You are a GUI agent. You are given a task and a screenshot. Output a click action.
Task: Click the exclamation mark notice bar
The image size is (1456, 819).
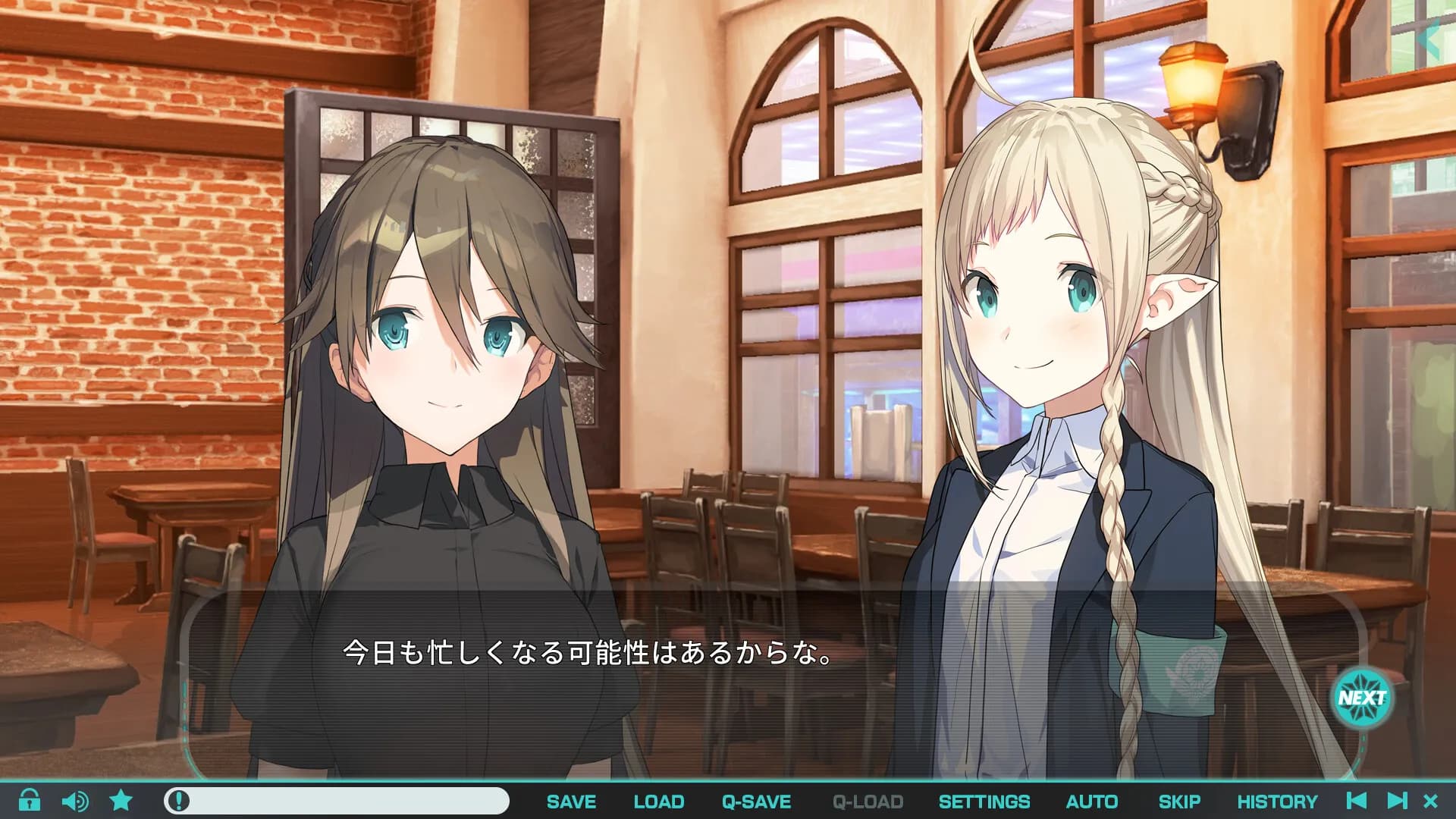pyautogui.click(x=336, y=801)
